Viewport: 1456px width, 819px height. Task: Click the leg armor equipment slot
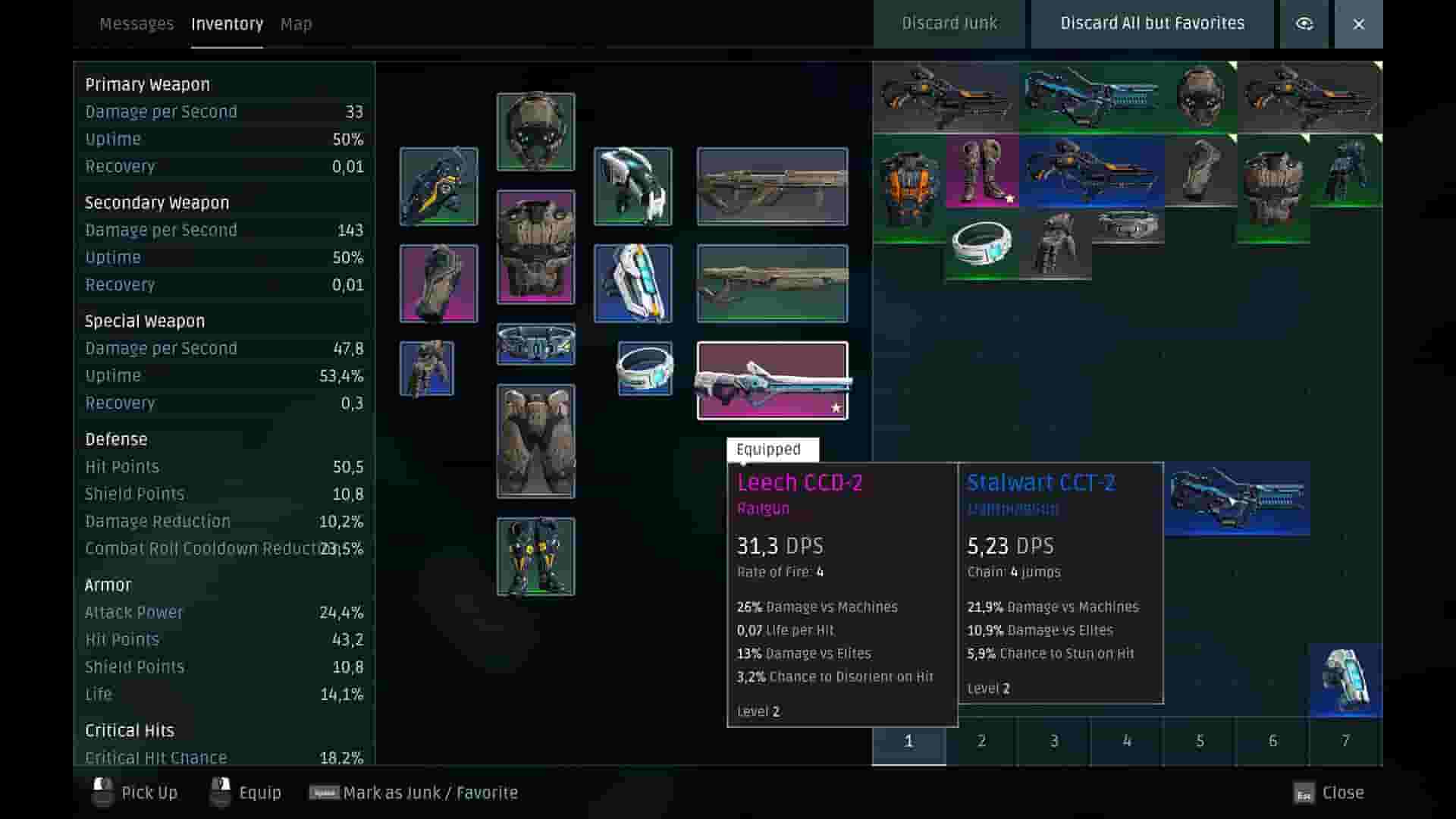click(x=535, y=440)
